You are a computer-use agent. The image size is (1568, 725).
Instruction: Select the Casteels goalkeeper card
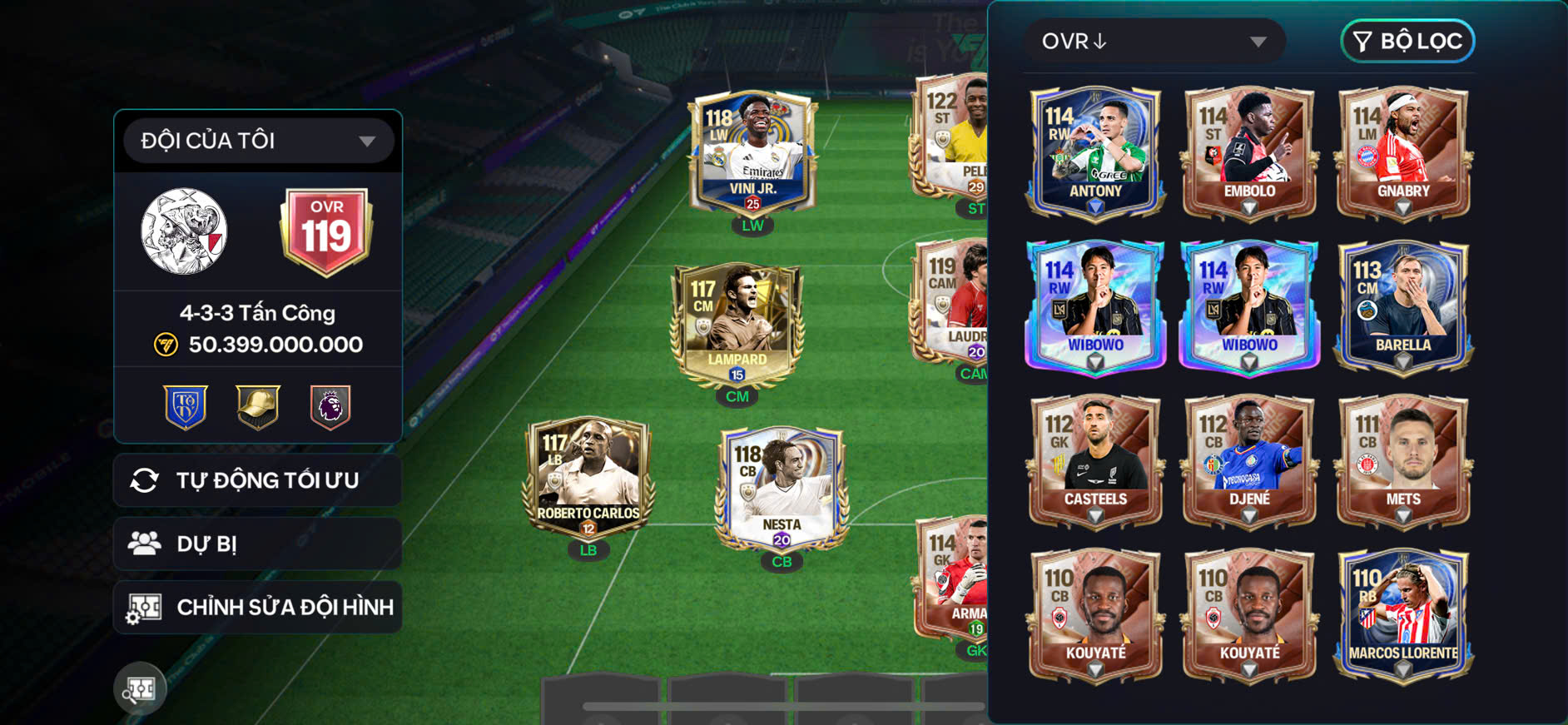(x=1095, y=460)
